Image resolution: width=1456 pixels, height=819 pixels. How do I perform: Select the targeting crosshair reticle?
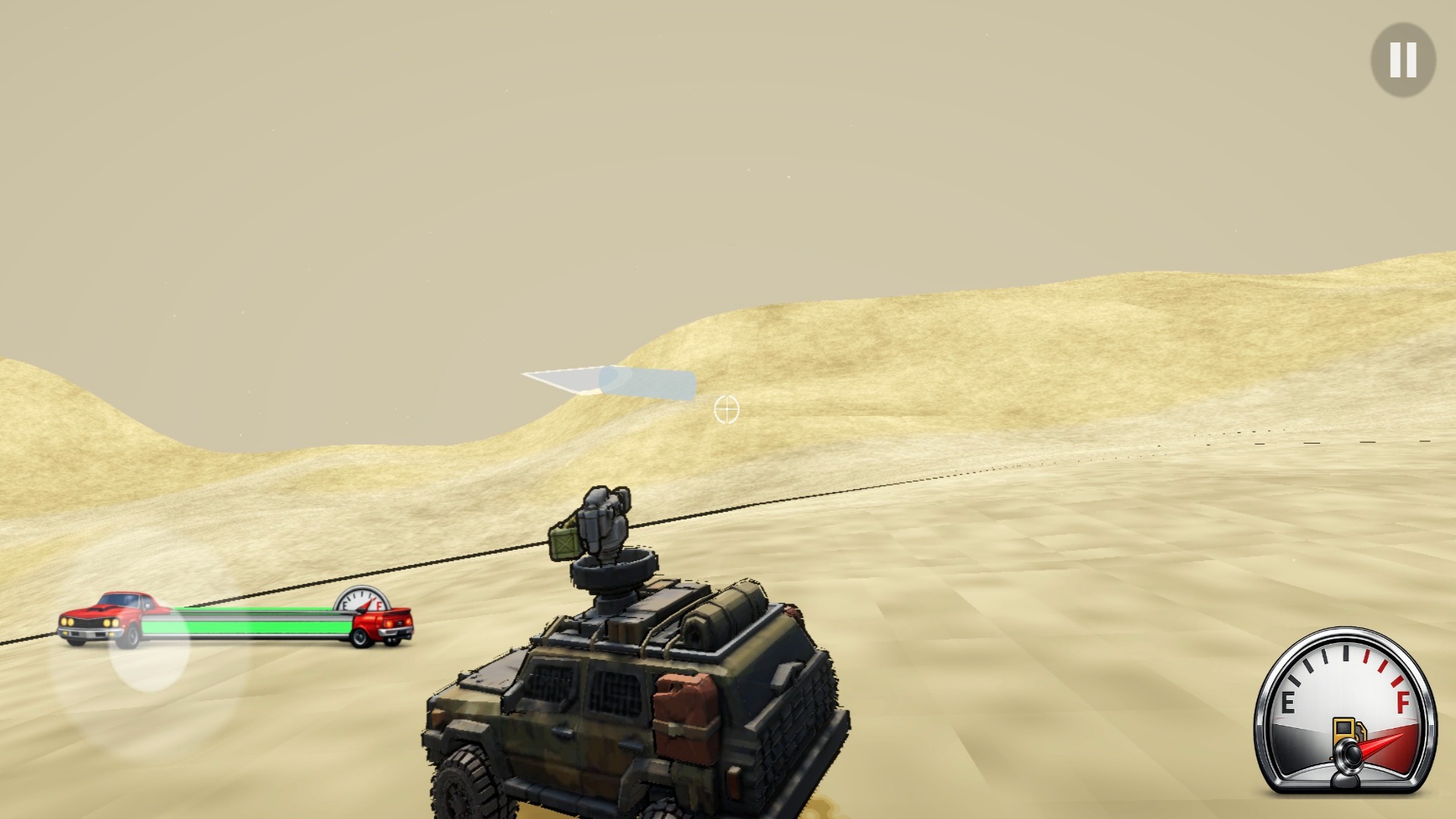(726, 409)
